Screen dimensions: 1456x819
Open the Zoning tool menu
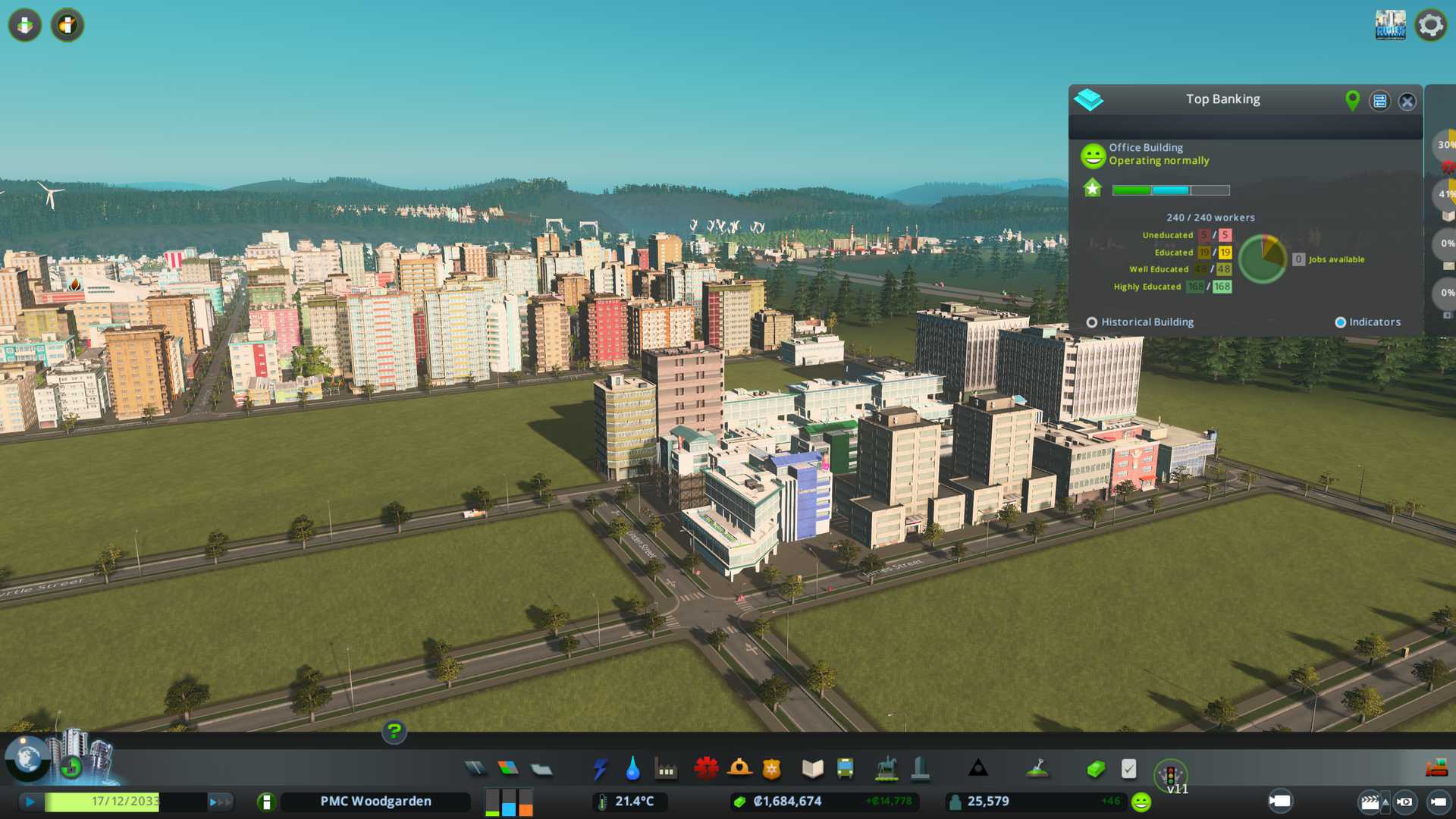pyautogui.click(x=508, y=769)
